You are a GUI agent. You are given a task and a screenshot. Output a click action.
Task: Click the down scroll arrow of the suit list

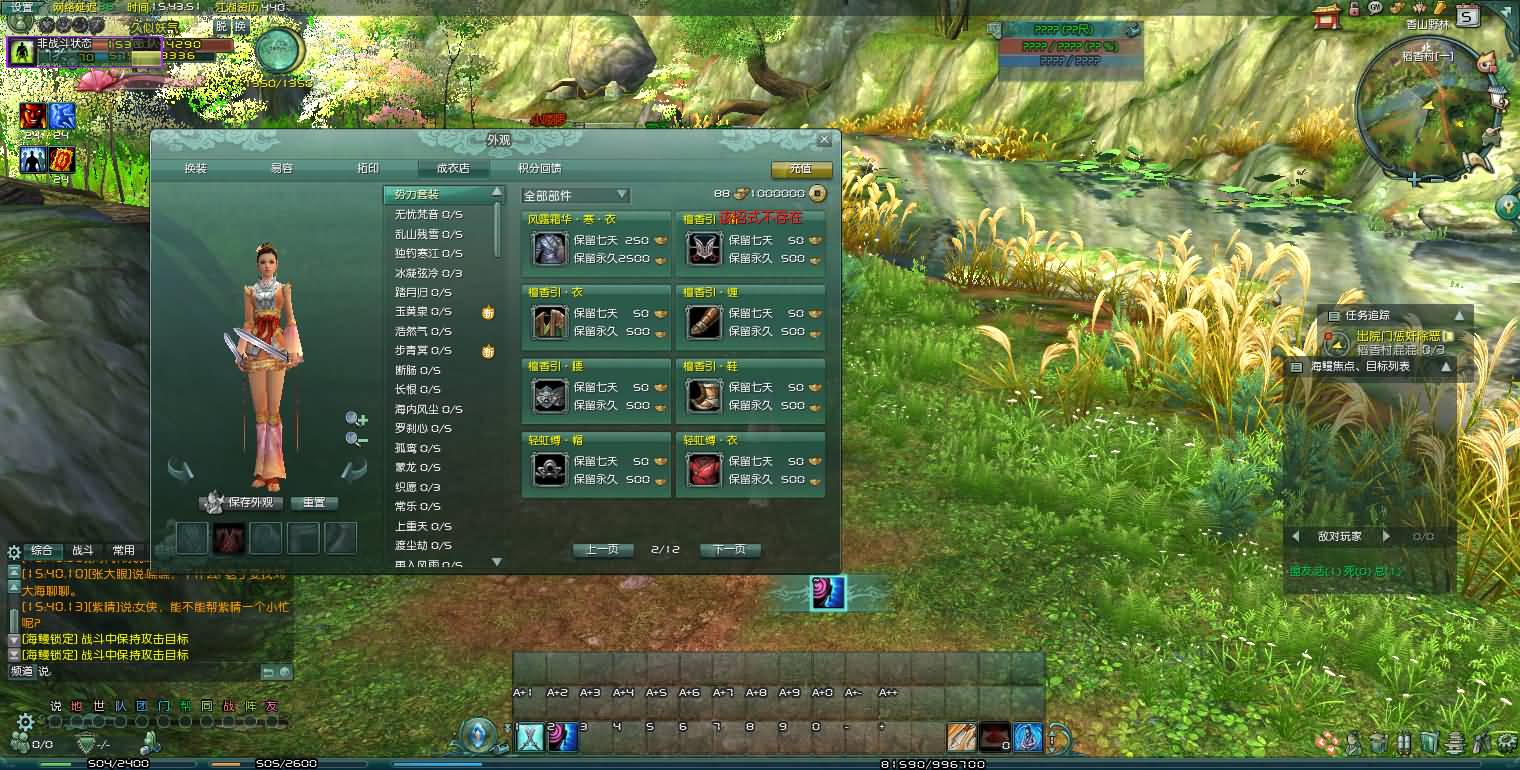[x=496, y=562]
